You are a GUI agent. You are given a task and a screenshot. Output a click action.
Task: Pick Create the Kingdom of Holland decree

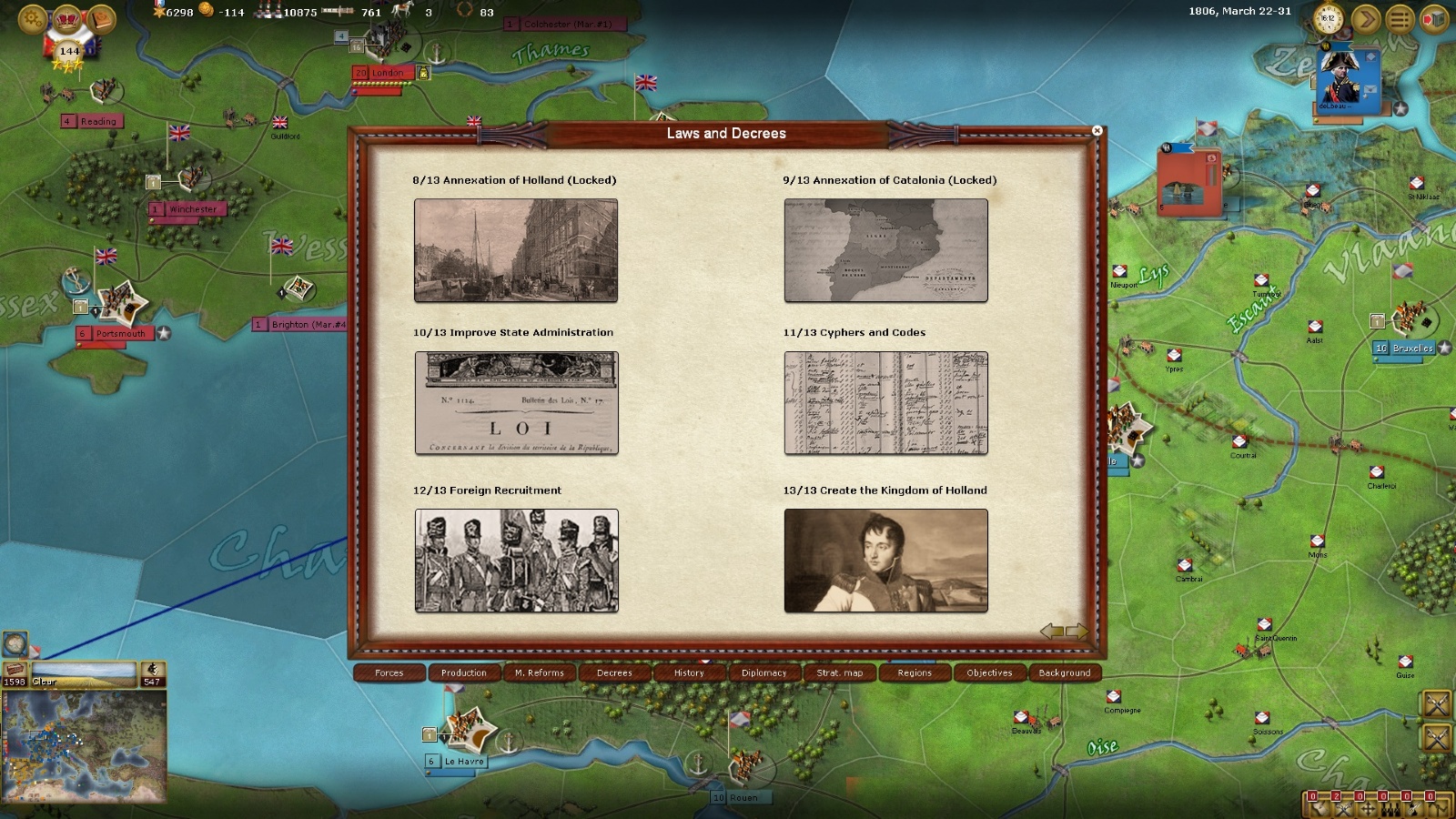[x=885, y=561]
